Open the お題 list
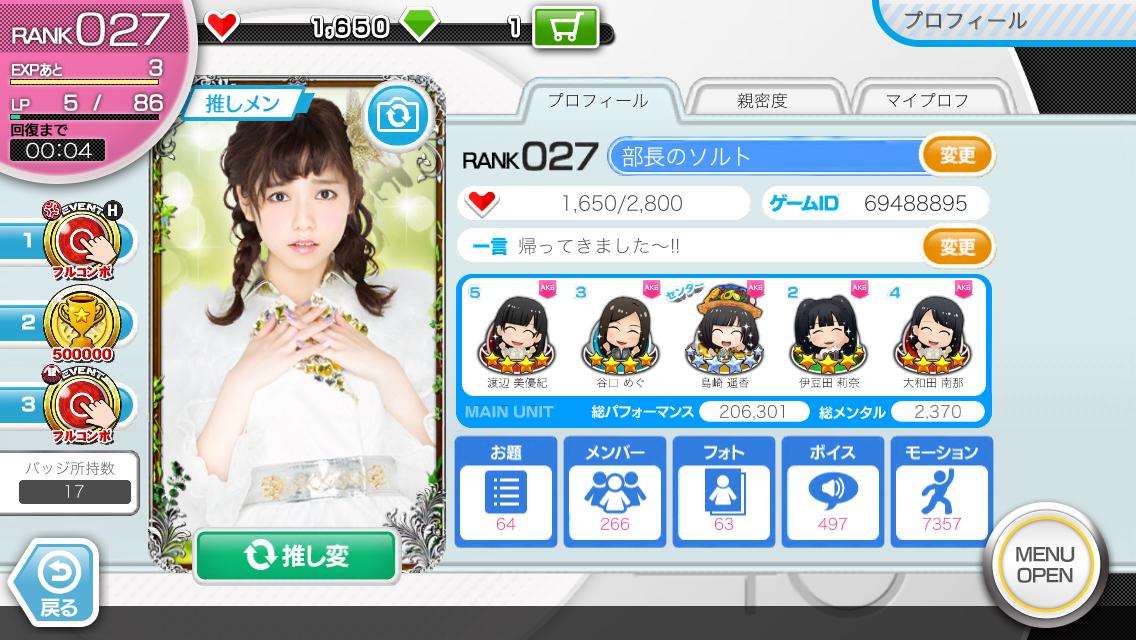The width and height of the screenshot is (1136, 640). click(x=505, y=491)
